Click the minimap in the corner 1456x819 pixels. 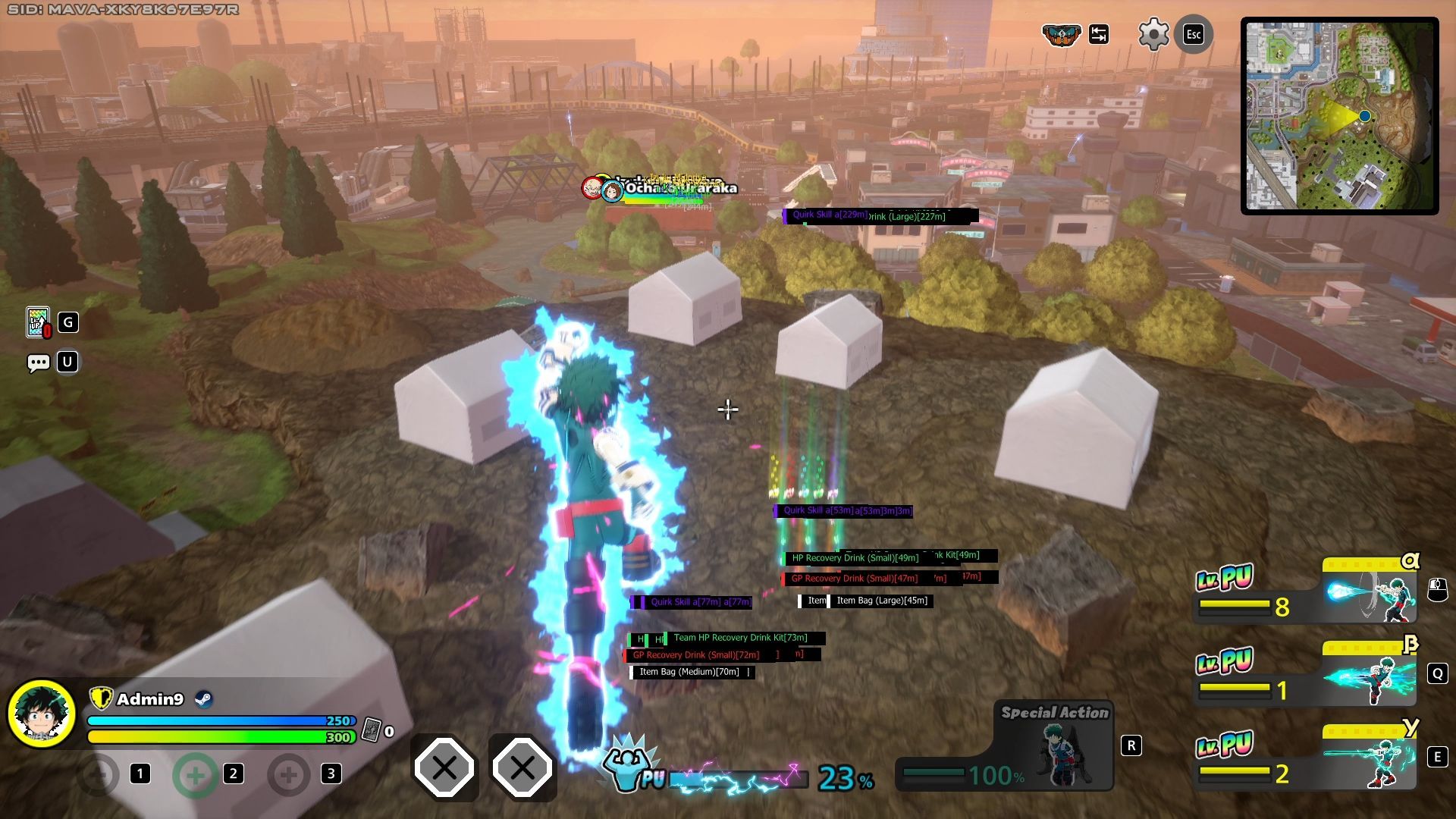coord(1340,116)
